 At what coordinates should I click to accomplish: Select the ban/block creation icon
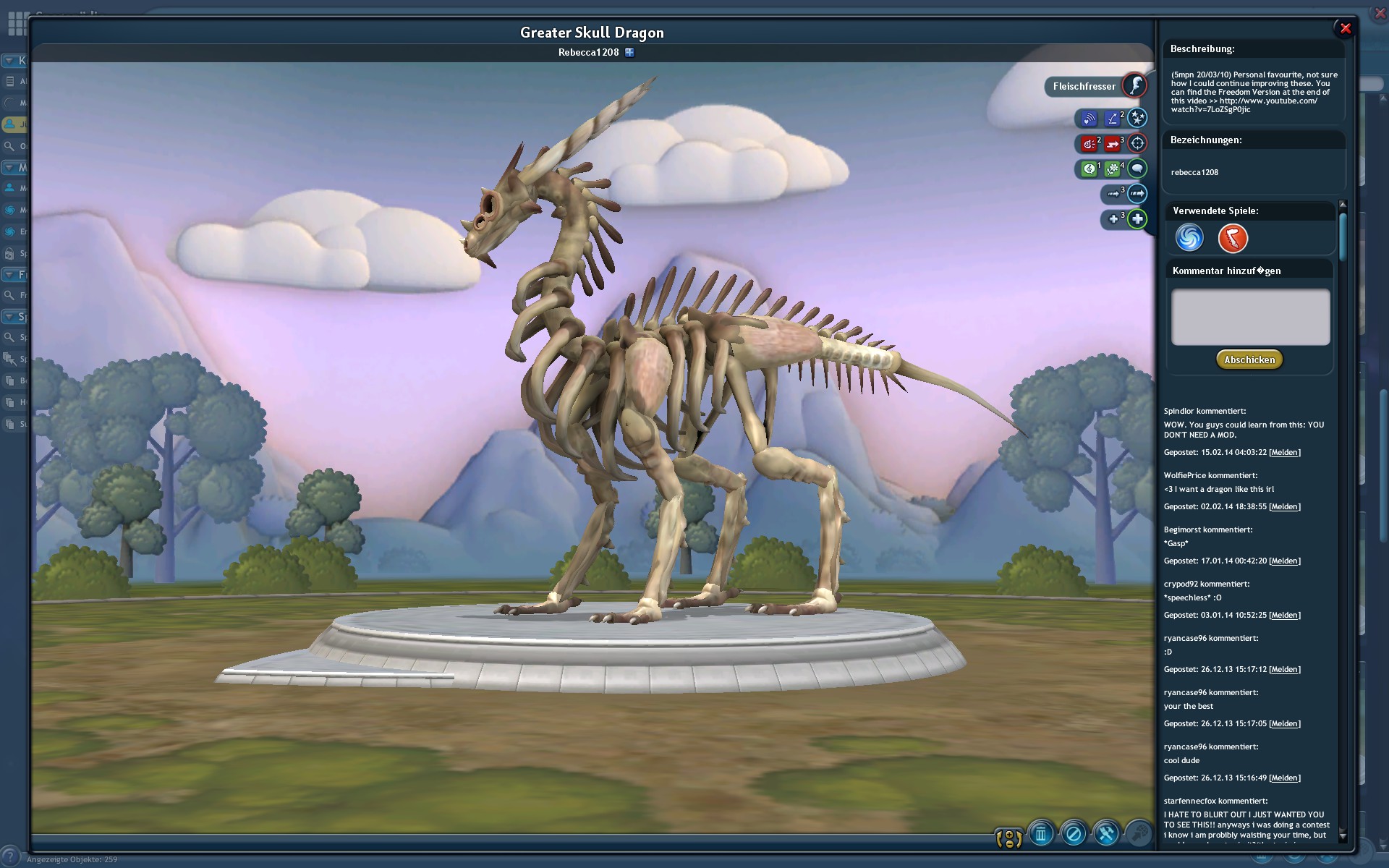coord(1073,835)
